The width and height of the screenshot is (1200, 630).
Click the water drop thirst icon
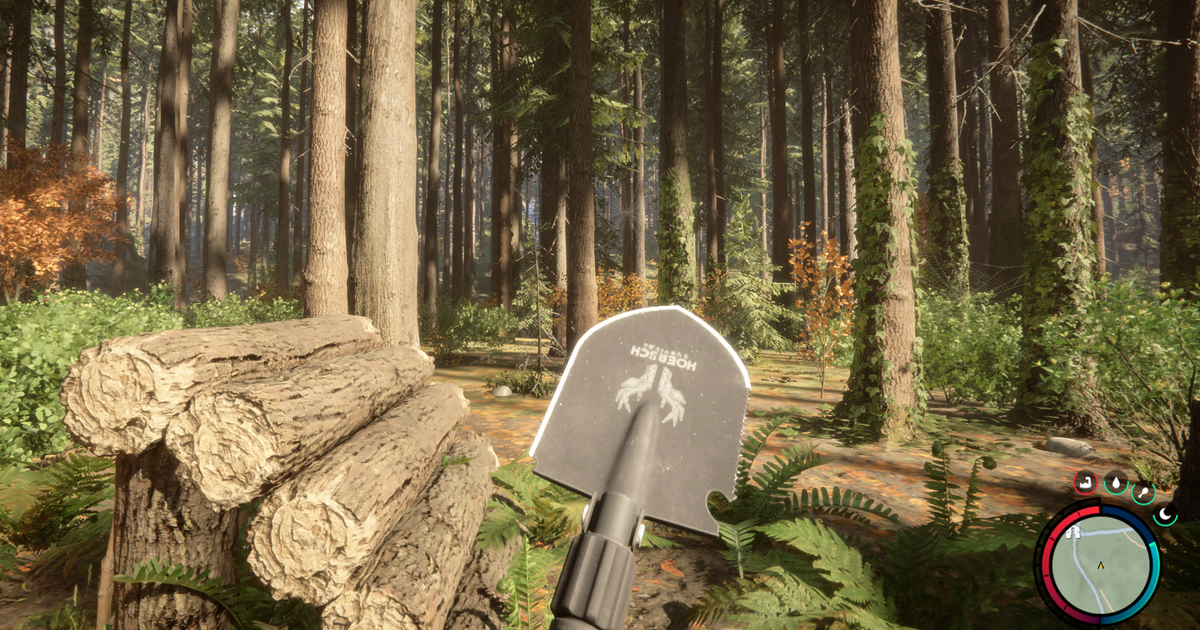(1115, 483)
